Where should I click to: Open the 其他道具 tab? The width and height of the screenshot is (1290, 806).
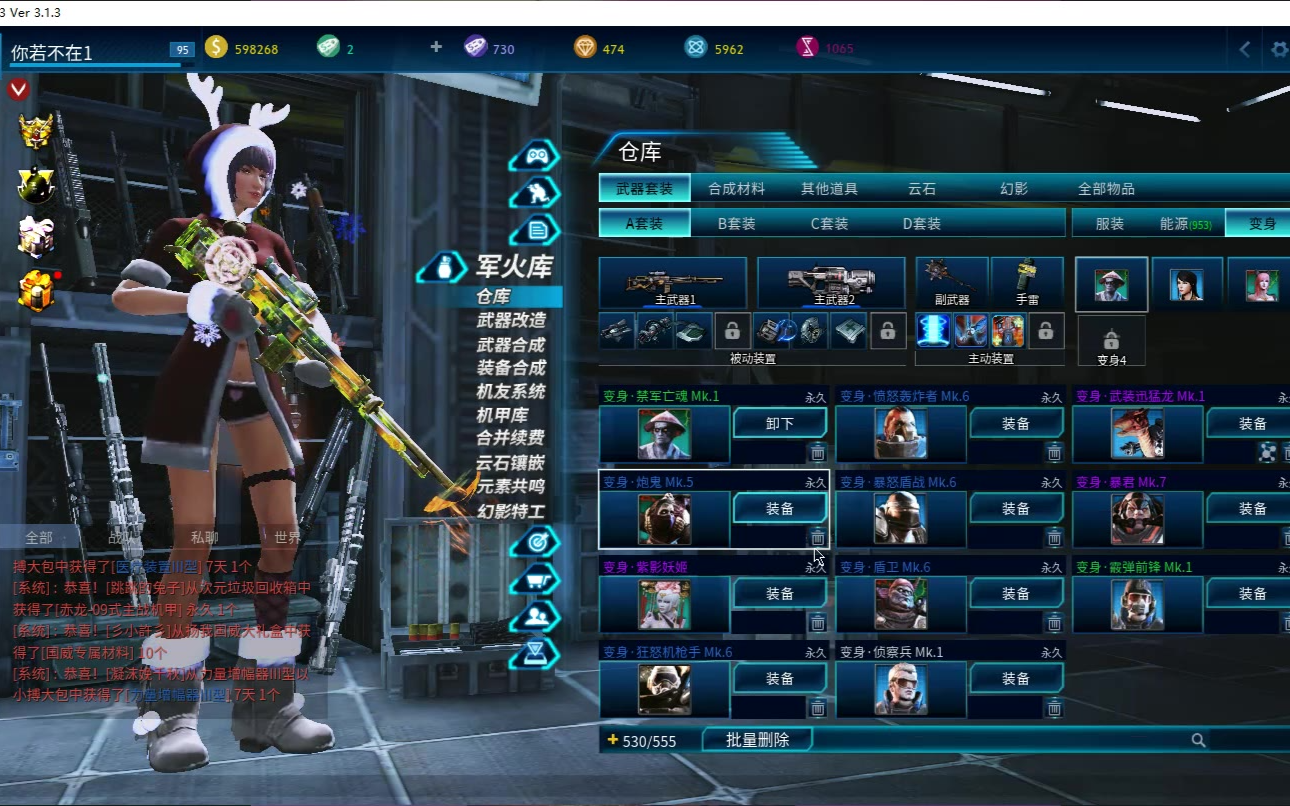tap(829, 188)
